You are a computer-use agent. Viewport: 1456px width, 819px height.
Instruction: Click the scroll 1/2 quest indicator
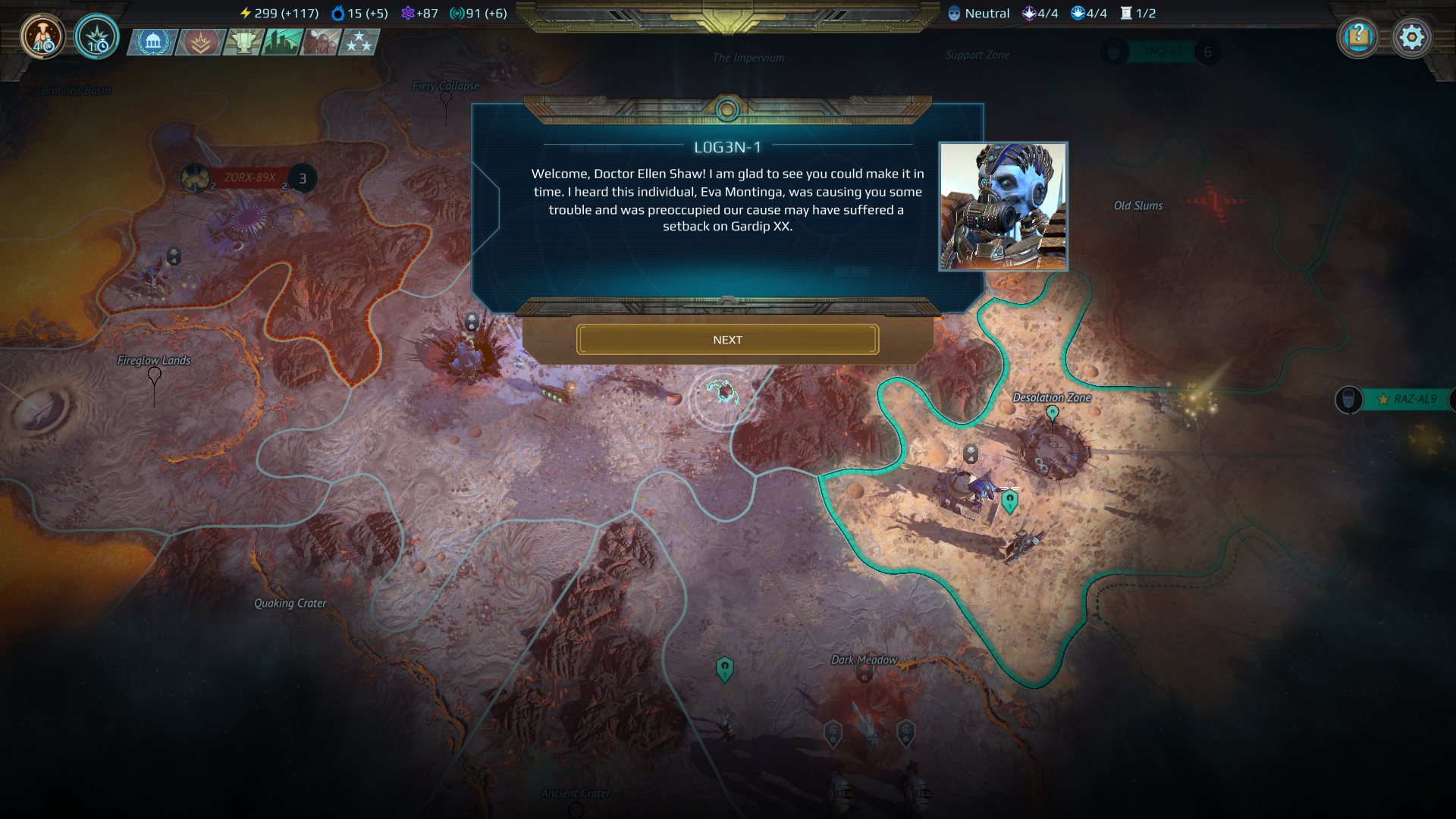pyautogui.click(x=1128, y=13)
